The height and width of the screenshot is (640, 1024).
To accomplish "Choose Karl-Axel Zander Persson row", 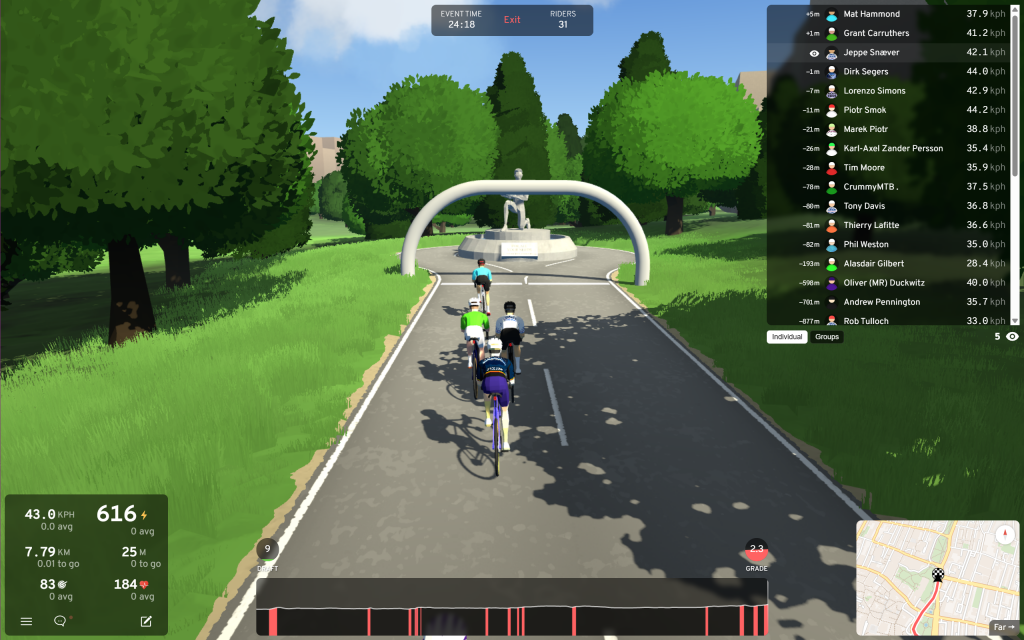I will click(x=892, y=149).
